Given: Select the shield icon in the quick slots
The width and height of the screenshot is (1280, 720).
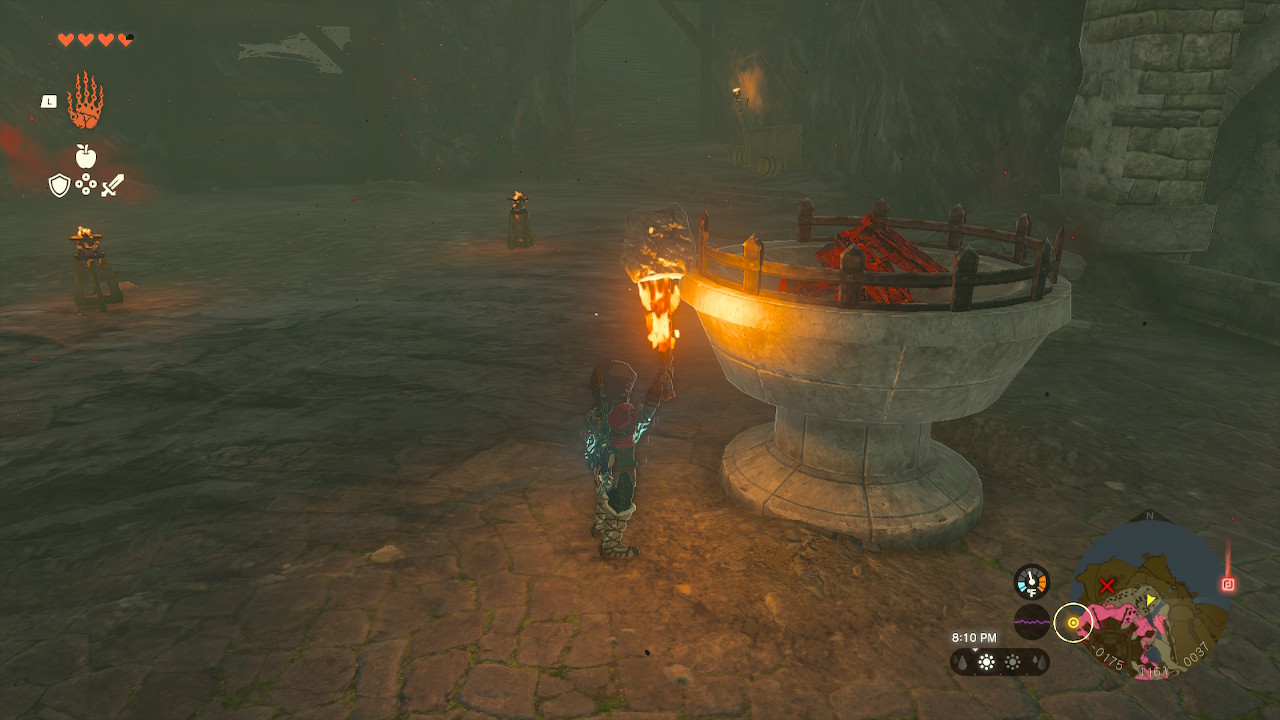Looking at the screenshot, I should (59, 184).
